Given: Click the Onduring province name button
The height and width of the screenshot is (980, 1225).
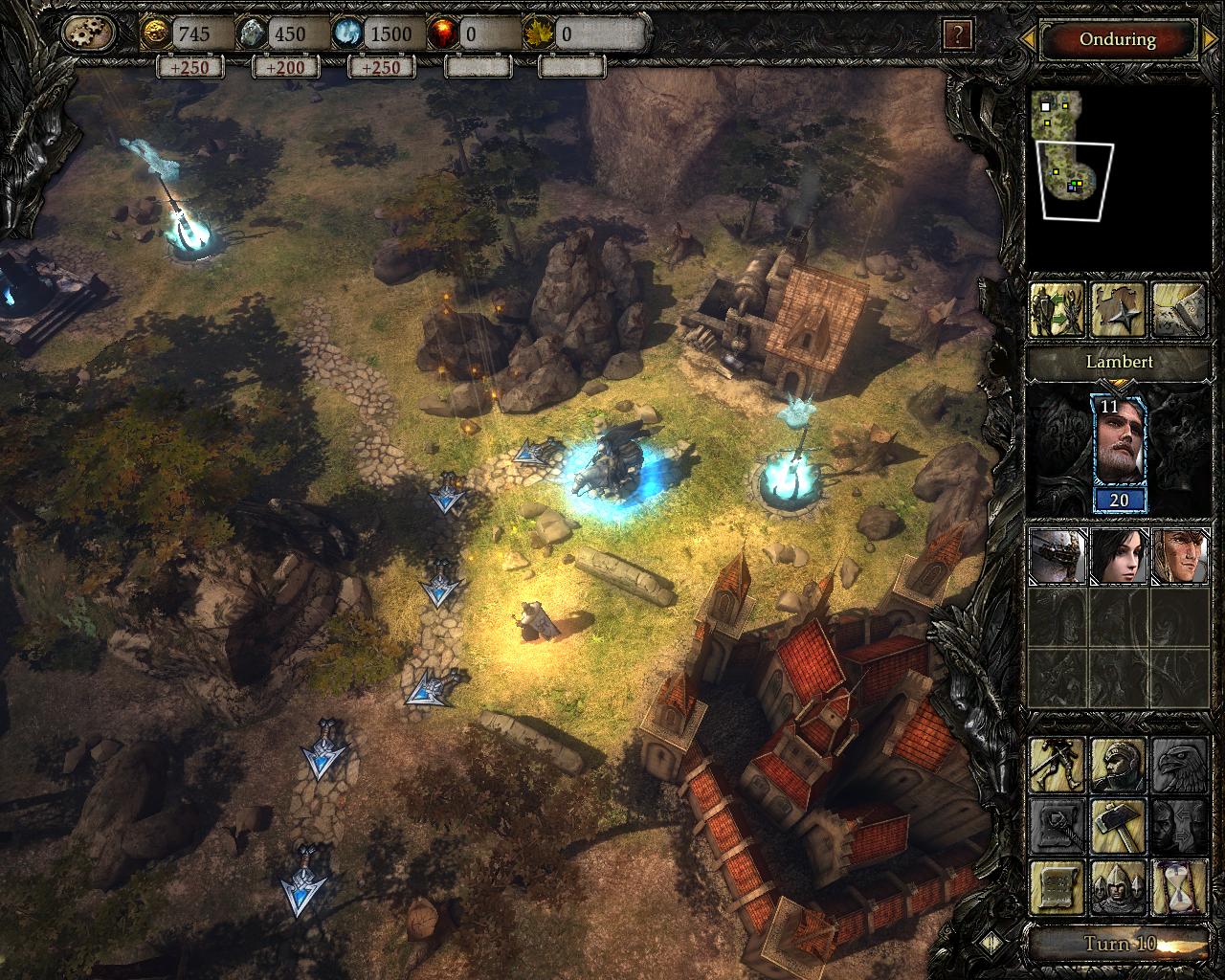Looking at the screenshot, I should 1117,39.
